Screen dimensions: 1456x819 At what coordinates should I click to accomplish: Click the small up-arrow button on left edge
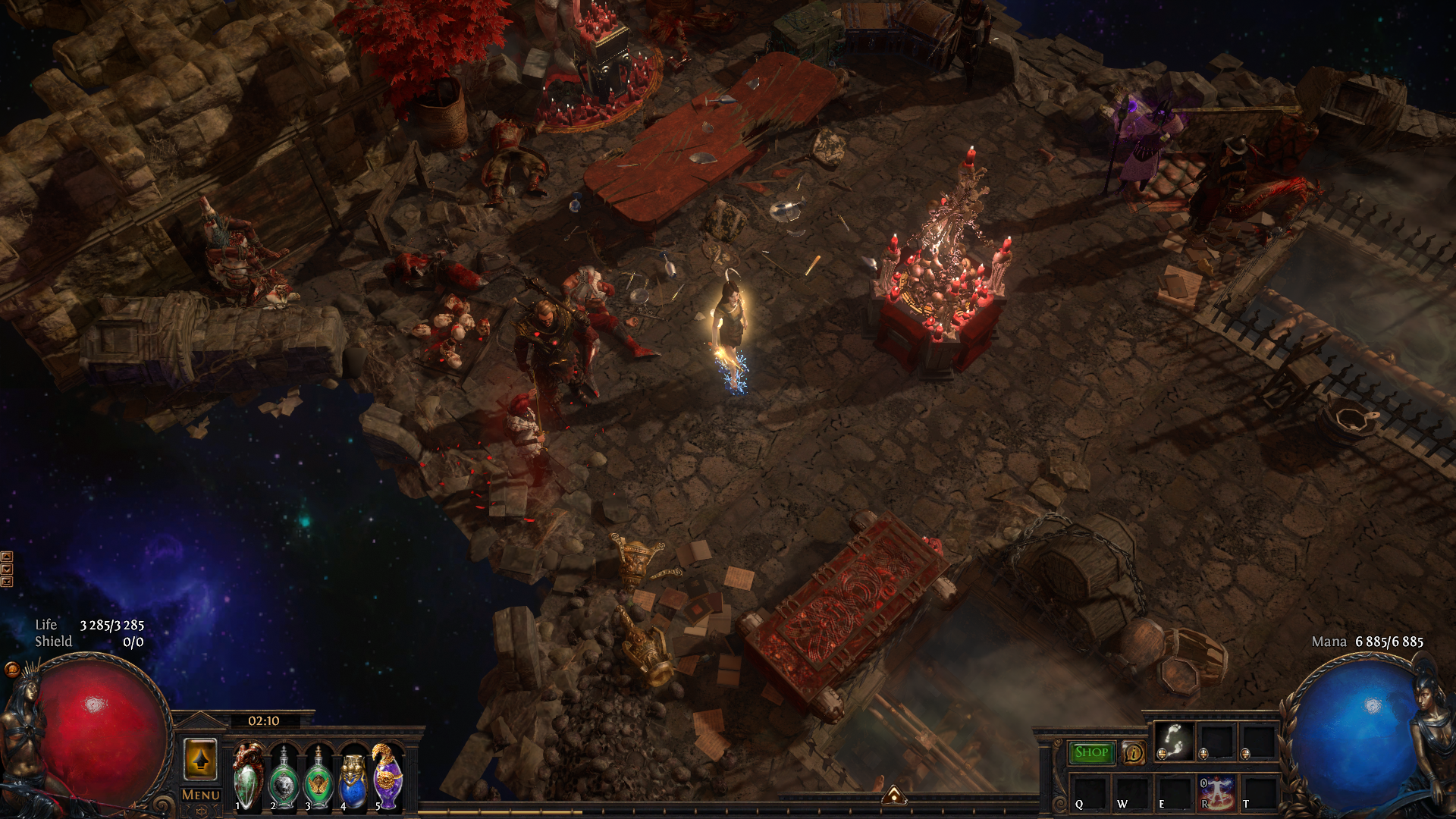click(x=7, y=557)
